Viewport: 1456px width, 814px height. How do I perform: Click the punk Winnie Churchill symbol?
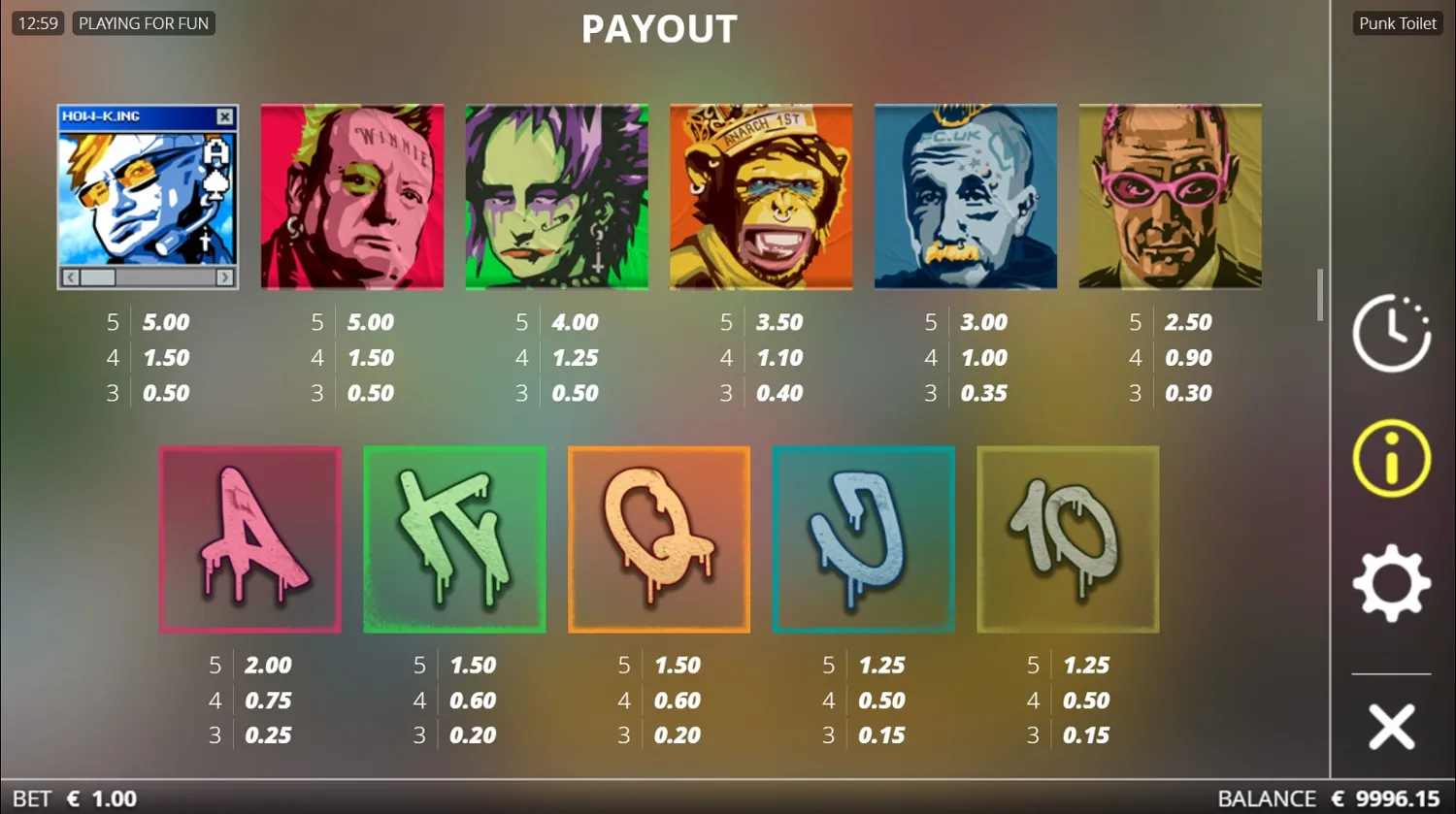click(351, 195)
